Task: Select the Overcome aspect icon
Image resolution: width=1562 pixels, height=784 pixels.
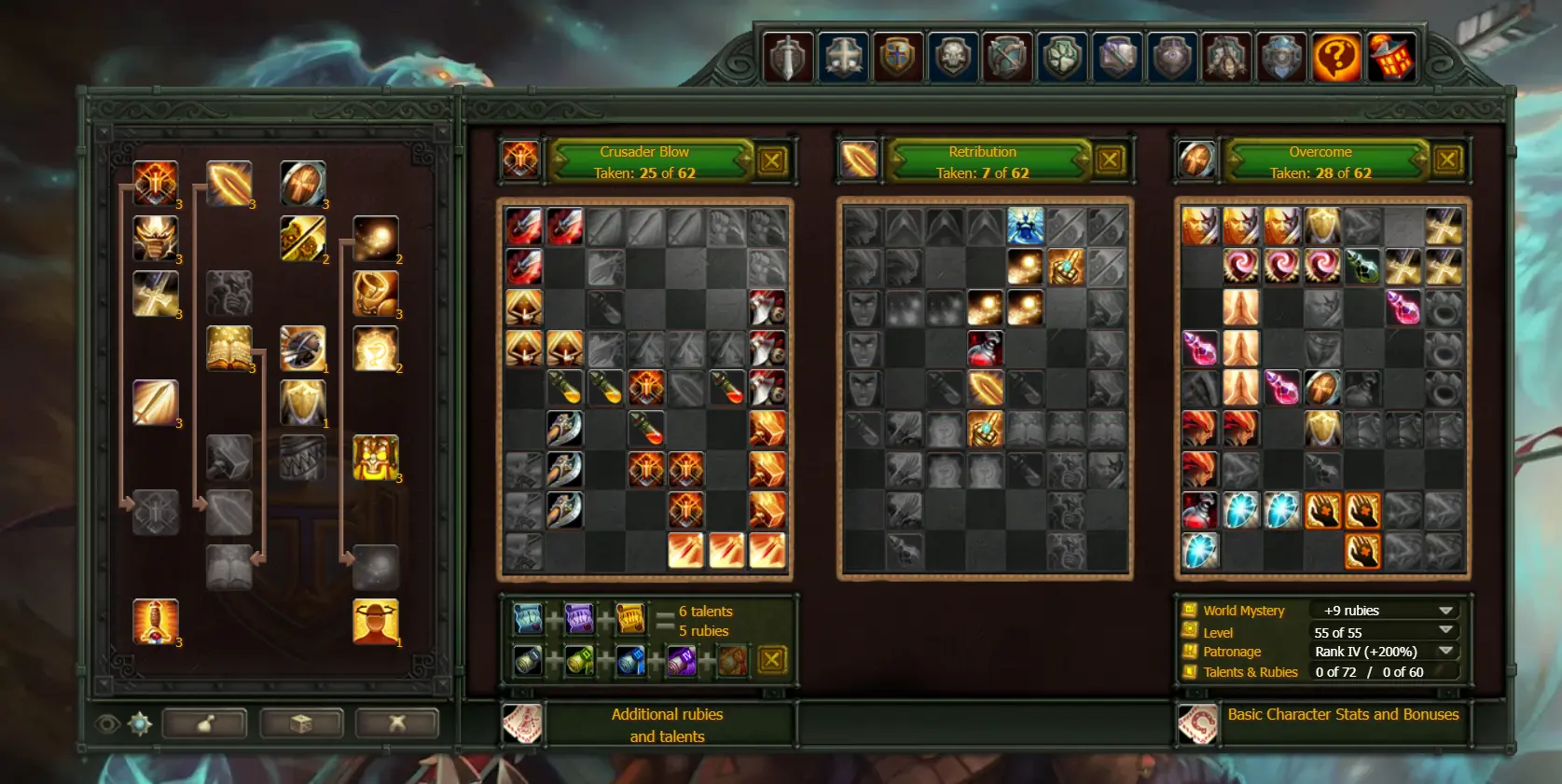Action: pyautogui.click(x=1196, y=159)
